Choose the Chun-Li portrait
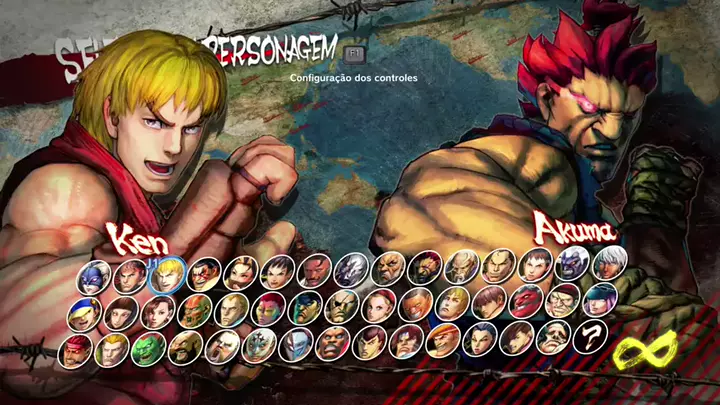Image resolution: width=720 pixels, height=405 pixels. [x=158, y=311]
